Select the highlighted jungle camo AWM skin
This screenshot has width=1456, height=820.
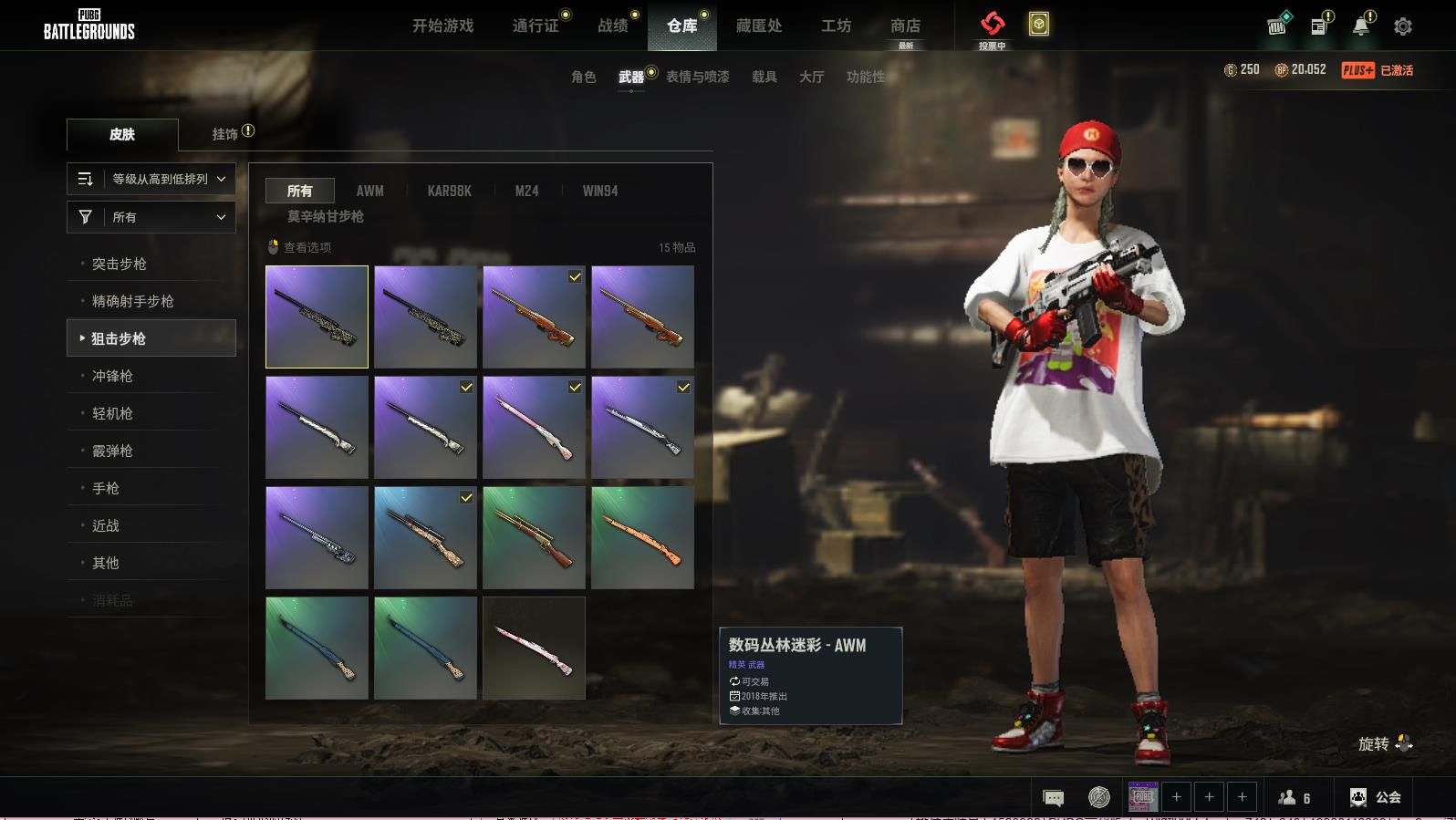click(x=317, y=317)
